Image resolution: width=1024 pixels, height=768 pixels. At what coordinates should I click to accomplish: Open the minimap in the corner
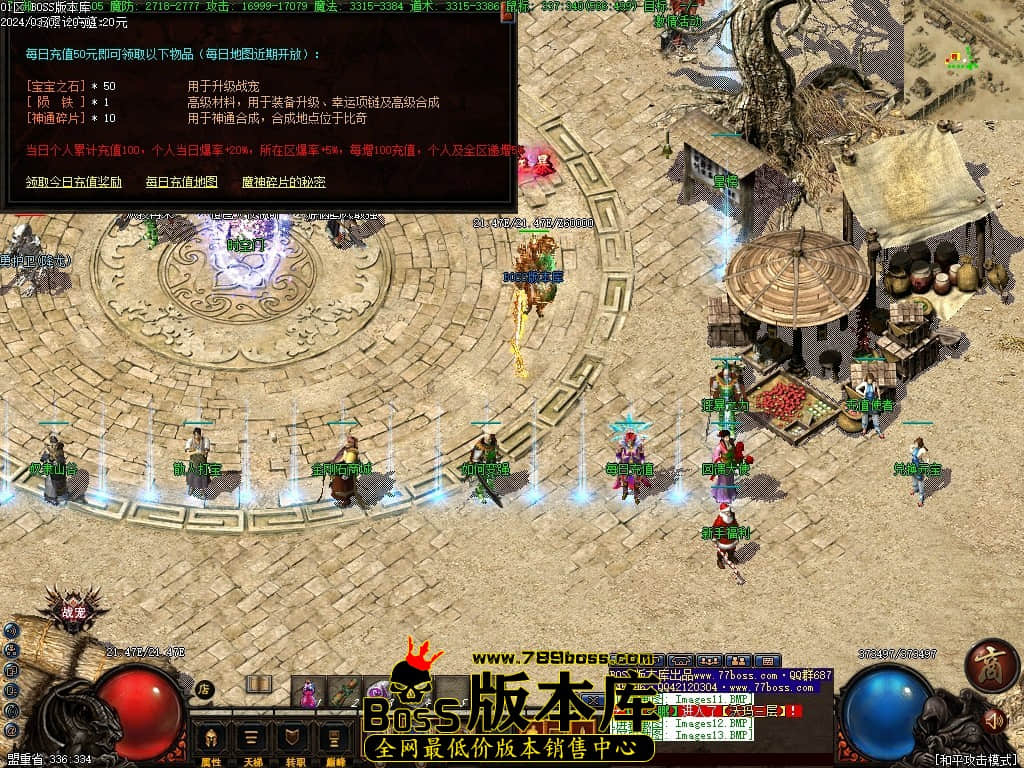click(964, 59)
